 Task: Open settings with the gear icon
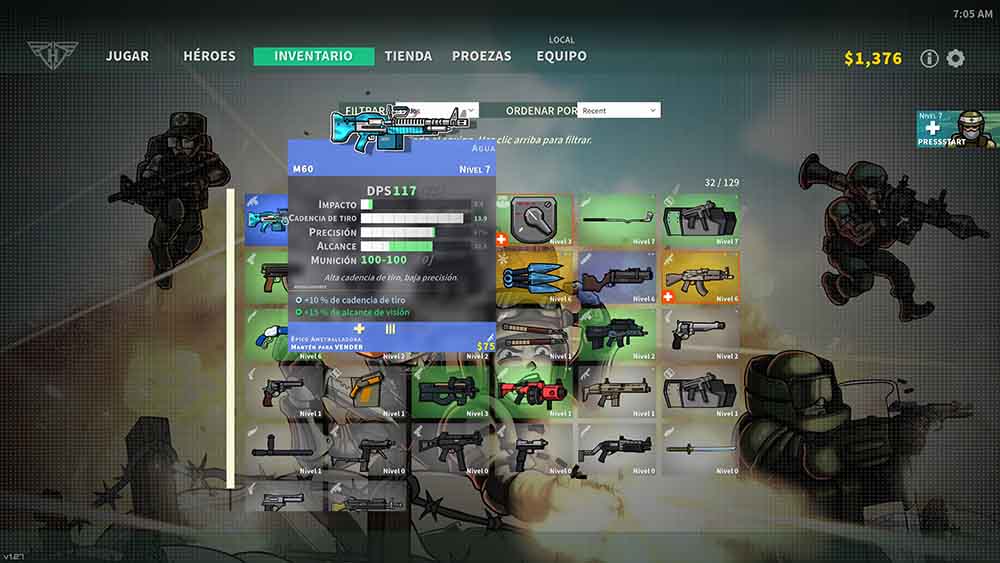click(956, 58)
